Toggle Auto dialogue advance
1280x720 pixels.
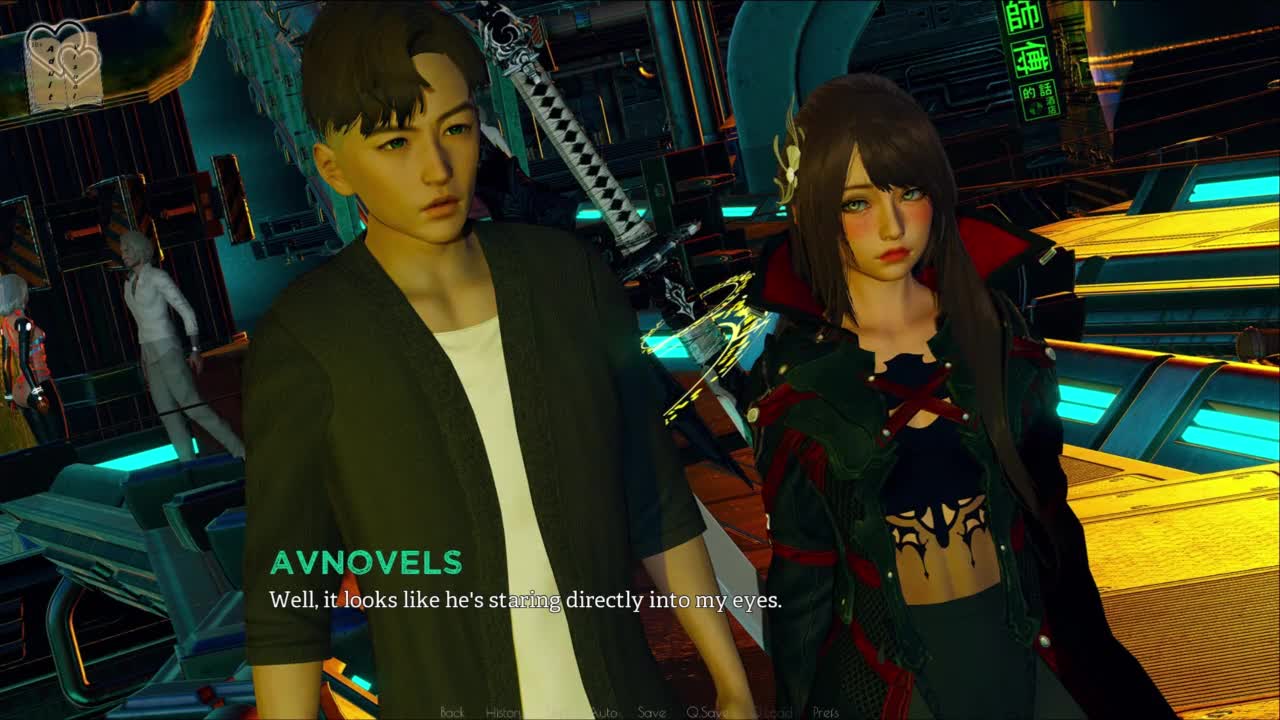tap(604, 712)
